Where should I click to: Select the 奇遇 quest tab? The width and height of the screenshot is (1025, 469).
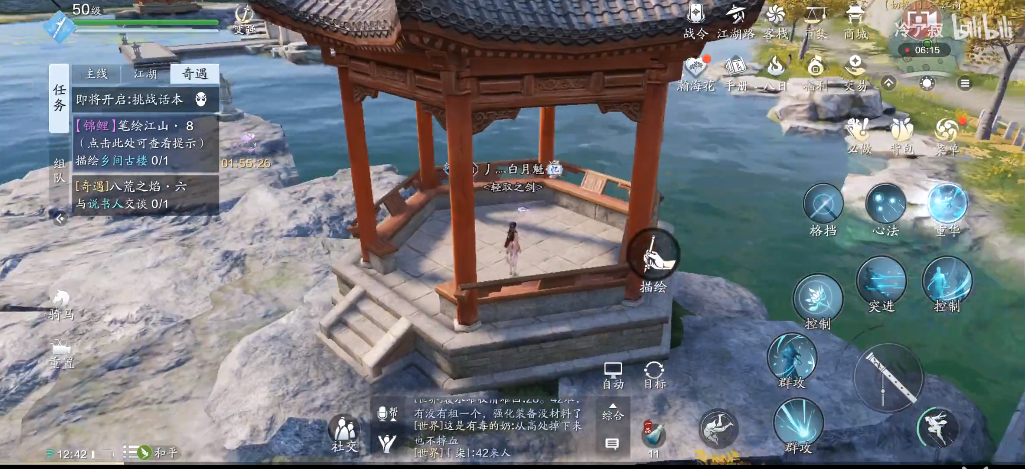[x=192, y=74]
